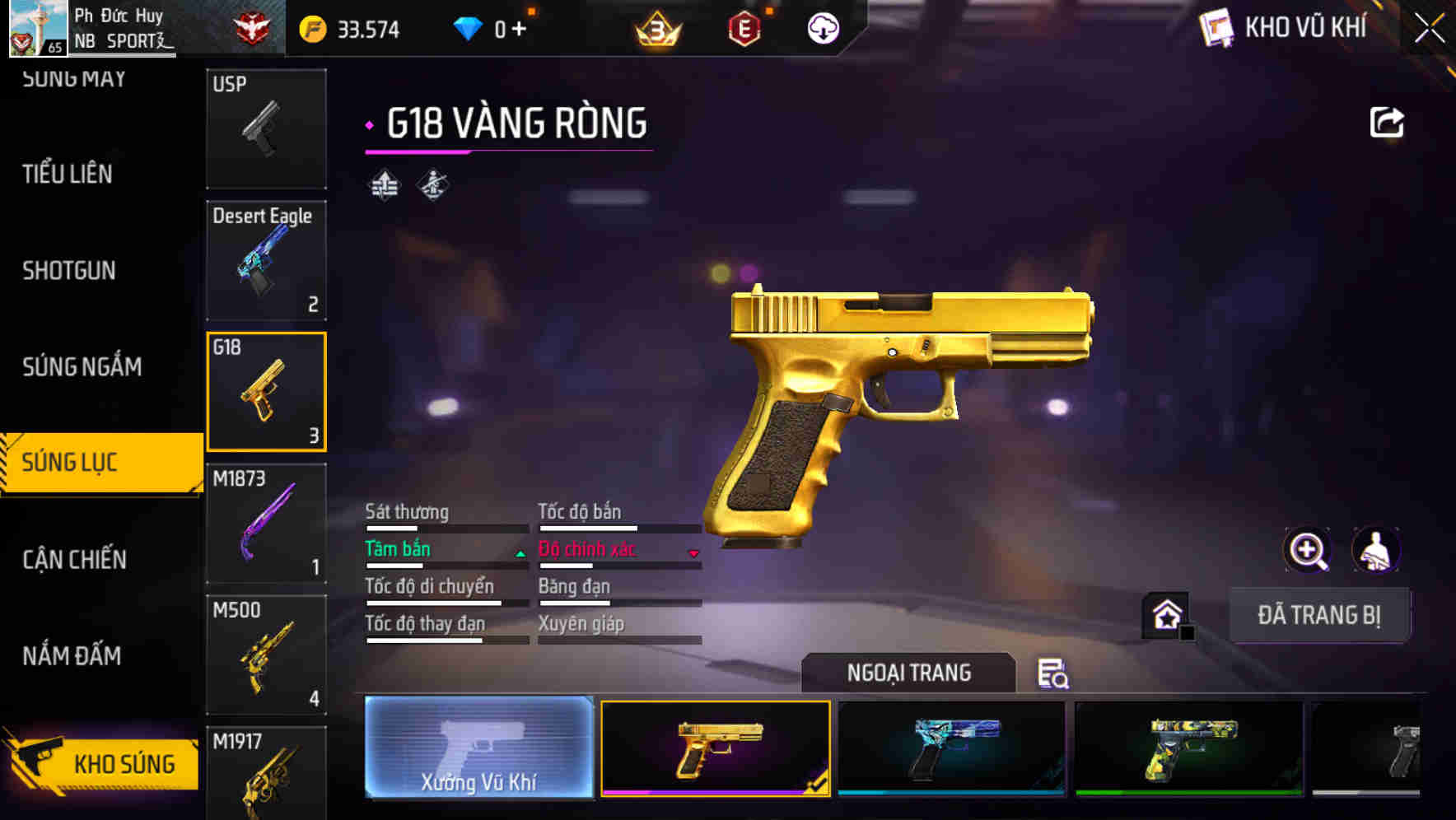Click the cloud download icon
1456x820 pixels.
click(x=822, y=27)
